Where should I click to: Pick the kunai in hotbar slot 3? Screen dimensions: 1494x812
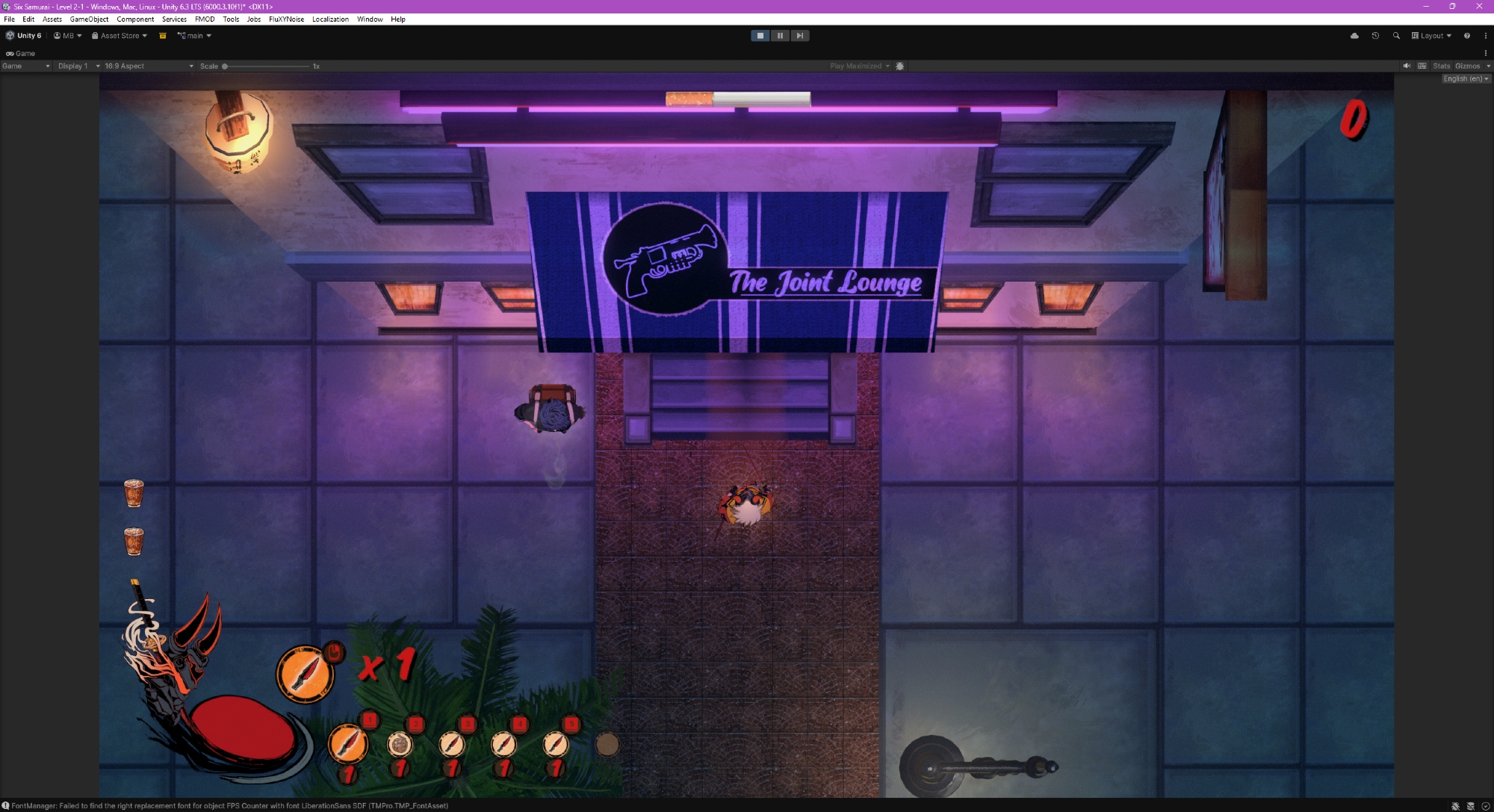(452, 744)
